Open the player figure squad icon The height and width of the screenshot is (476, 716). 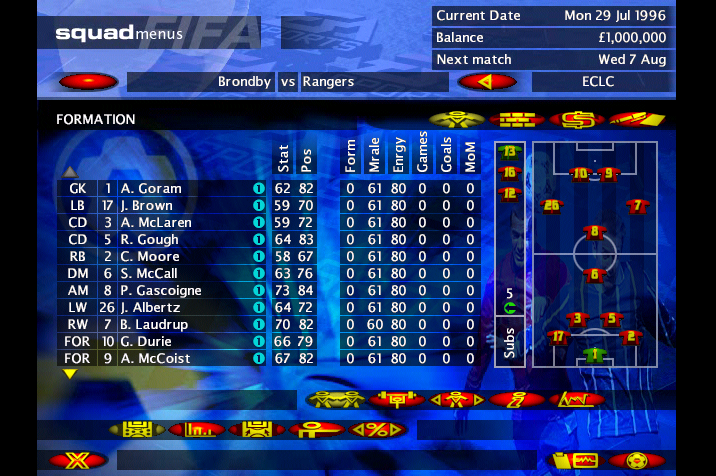pyautogui.click(x=456, y=119)
